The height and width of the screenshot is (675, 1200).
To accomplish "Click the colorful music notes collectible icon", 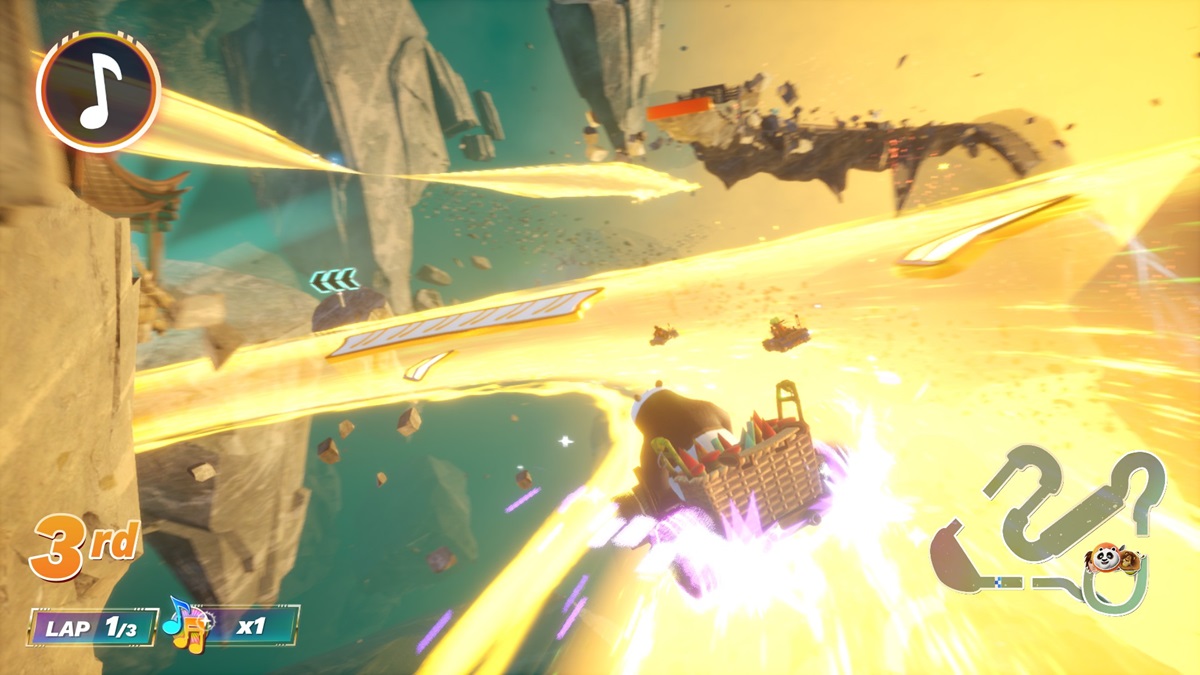I will coord(184,623).
